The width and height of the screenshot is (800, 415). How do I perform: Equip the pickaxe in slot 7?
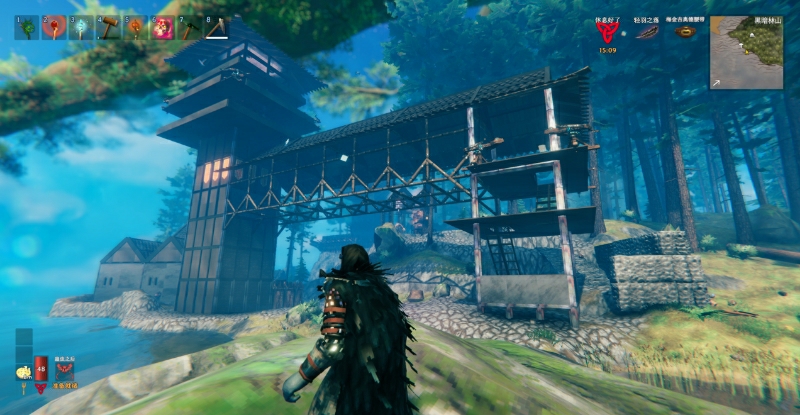pyautogui.click(x=188, y=28)
